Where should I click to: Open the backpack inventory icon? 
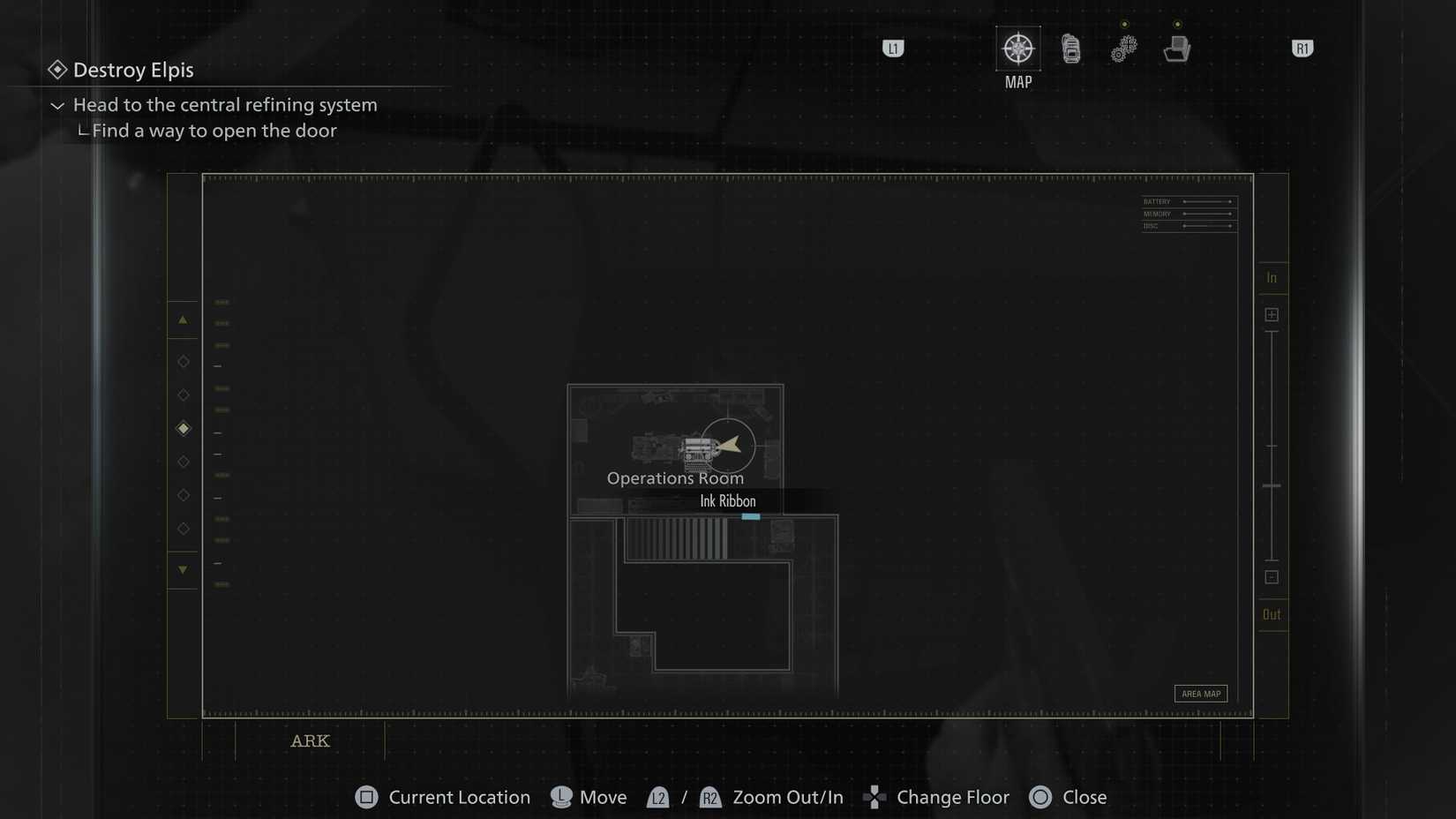[1070, 49]
